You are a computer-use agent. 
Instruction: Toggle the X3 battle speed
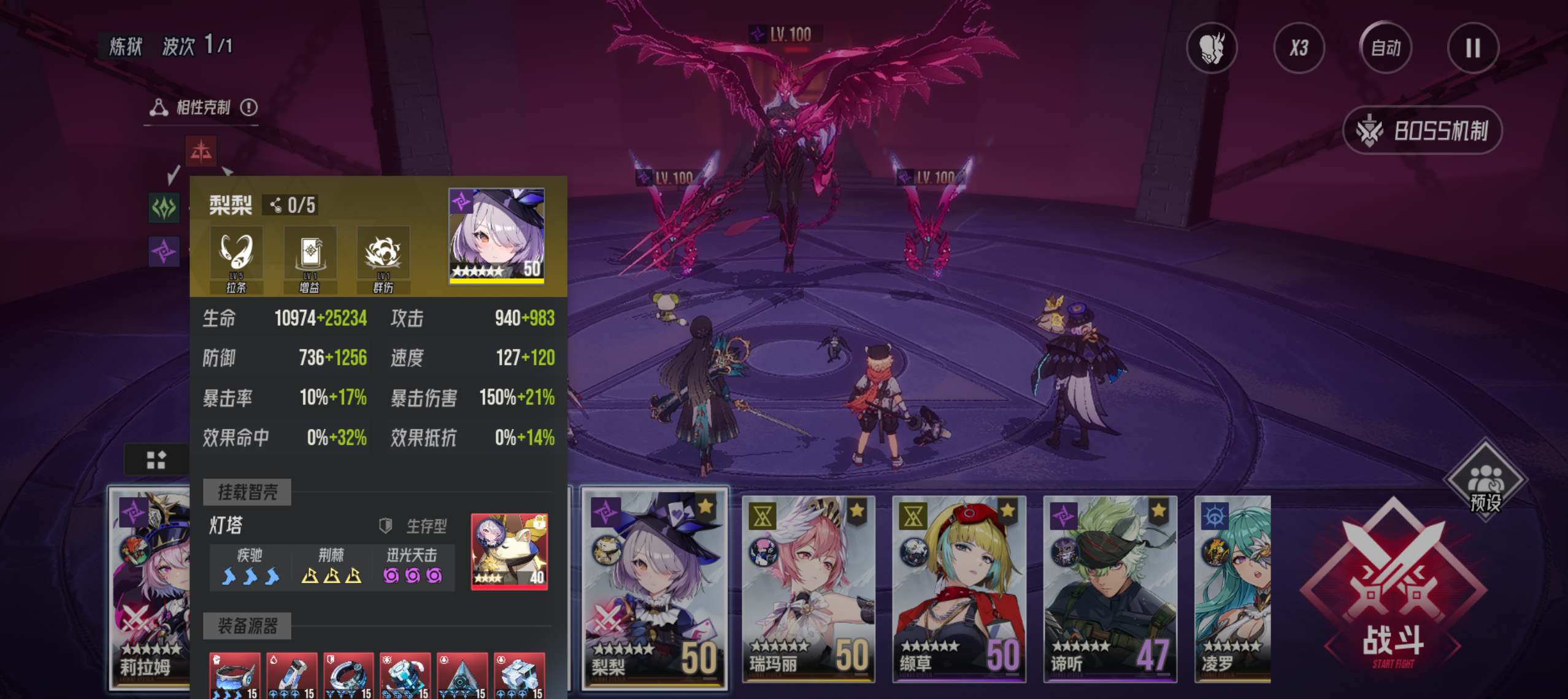click(x=1299, y=48)
